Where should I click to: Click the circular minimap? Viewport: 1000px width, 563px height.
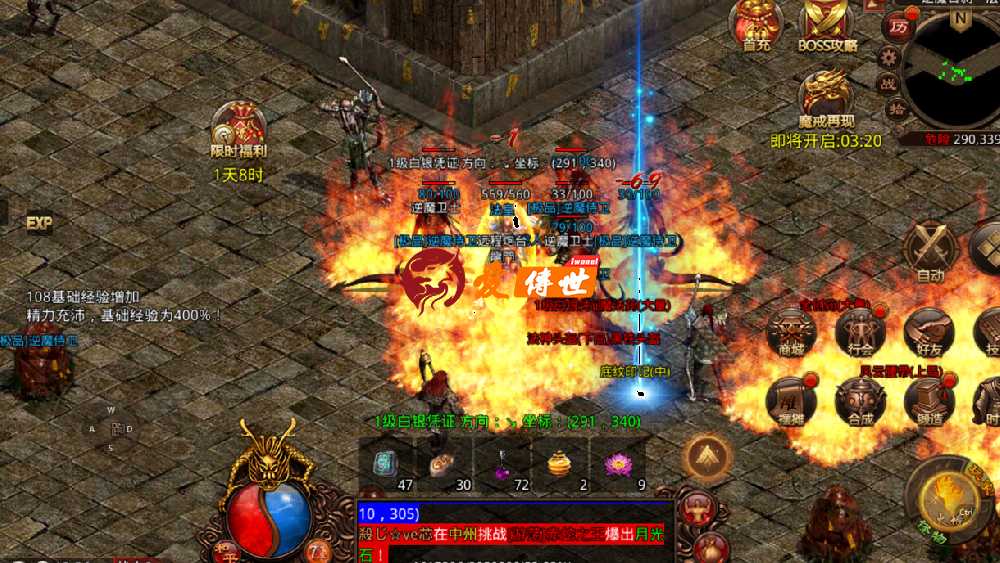tap(957, 68)
